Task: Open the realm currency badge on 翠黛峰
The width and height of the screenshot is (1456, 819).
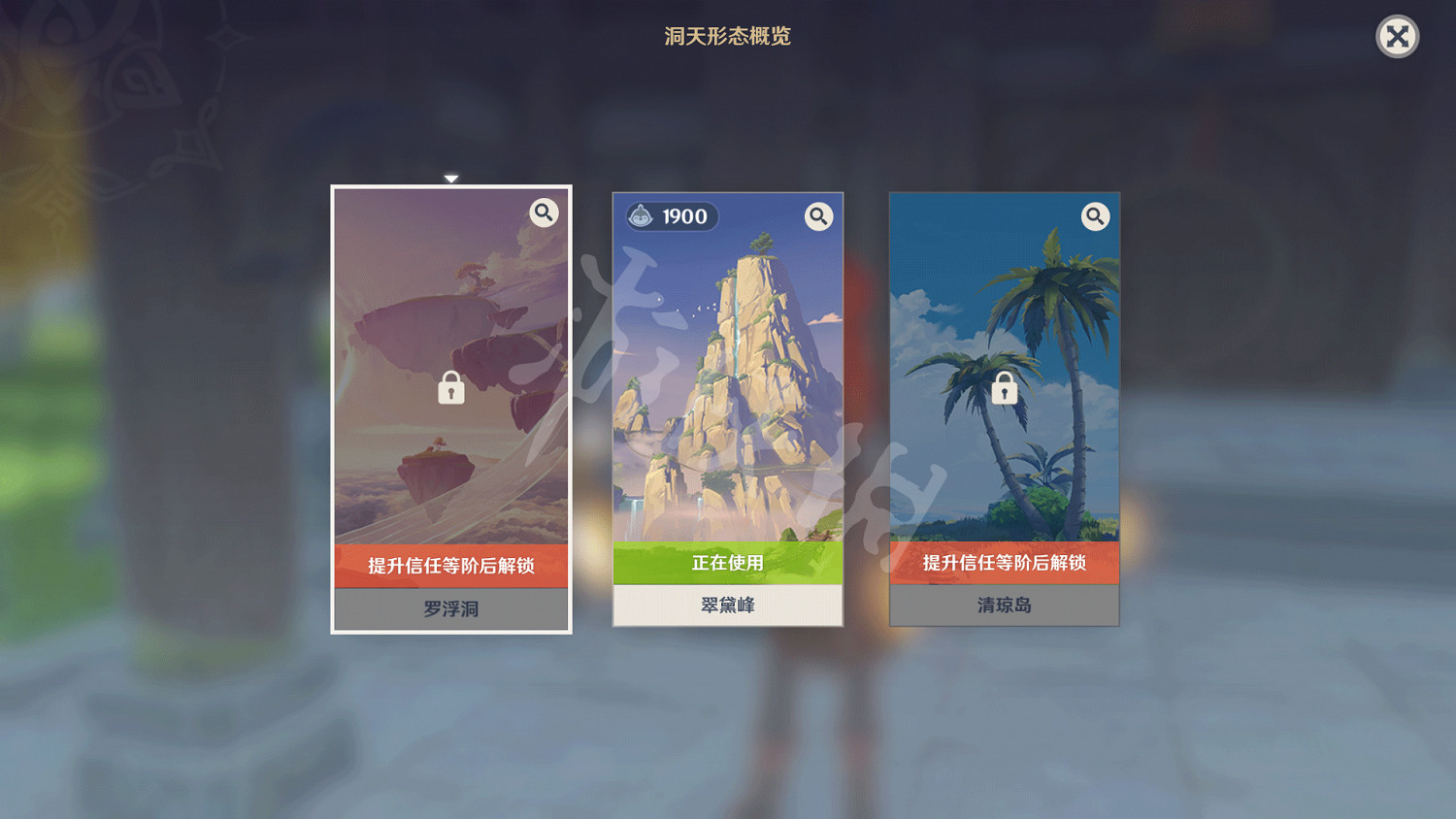Action: pyautogui.click(x=670, y=215)
